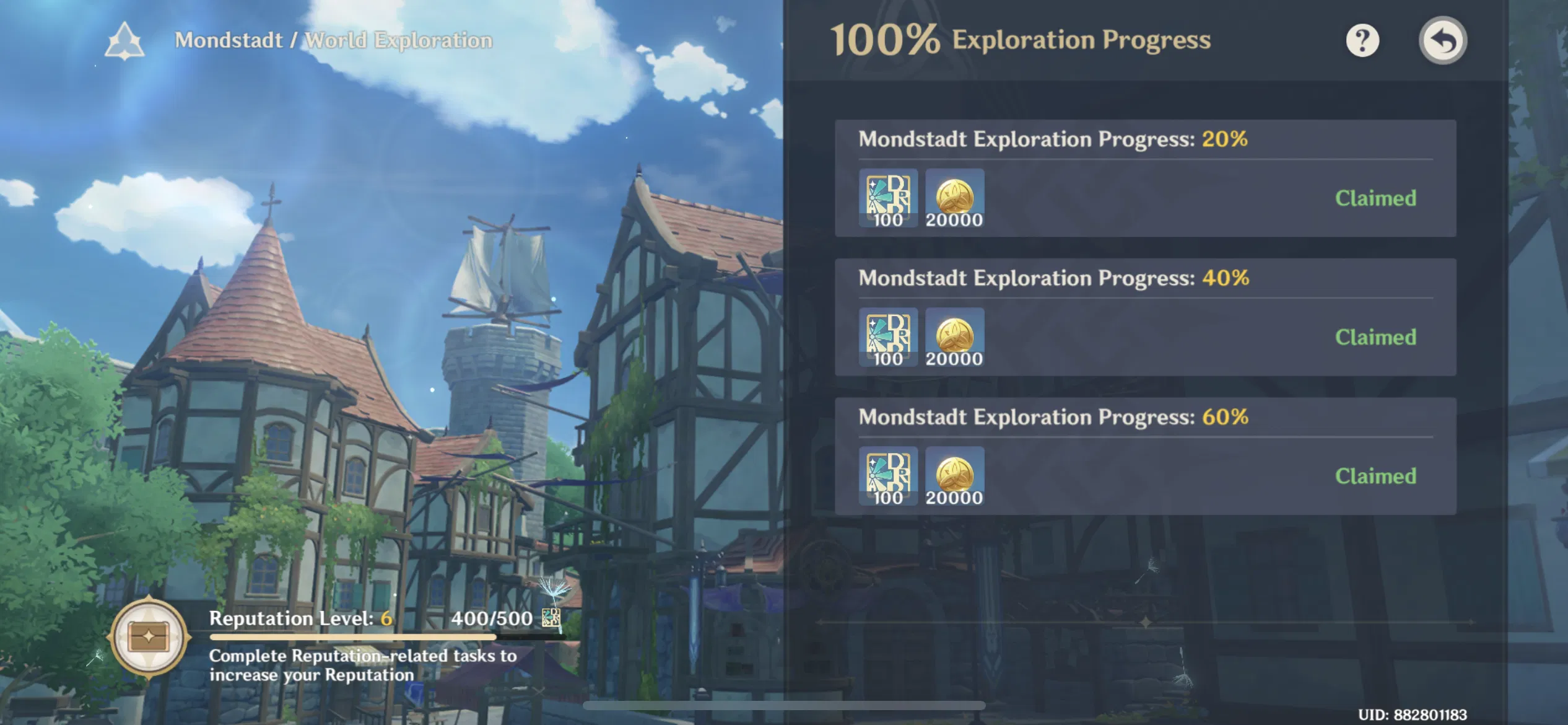Select the Mora 20000 icon in 20% reward row
1568x725 pixels.
(x=954, y=197)
